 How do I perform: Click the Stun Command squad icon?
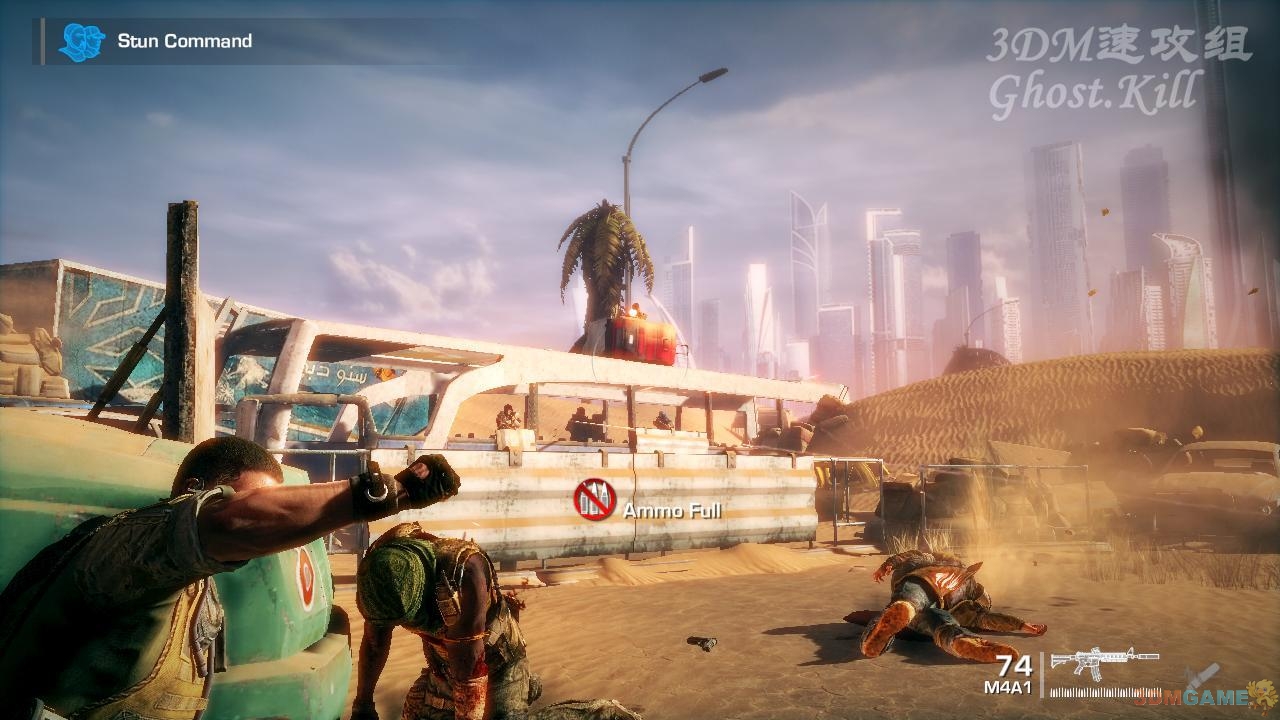point(81,42)
